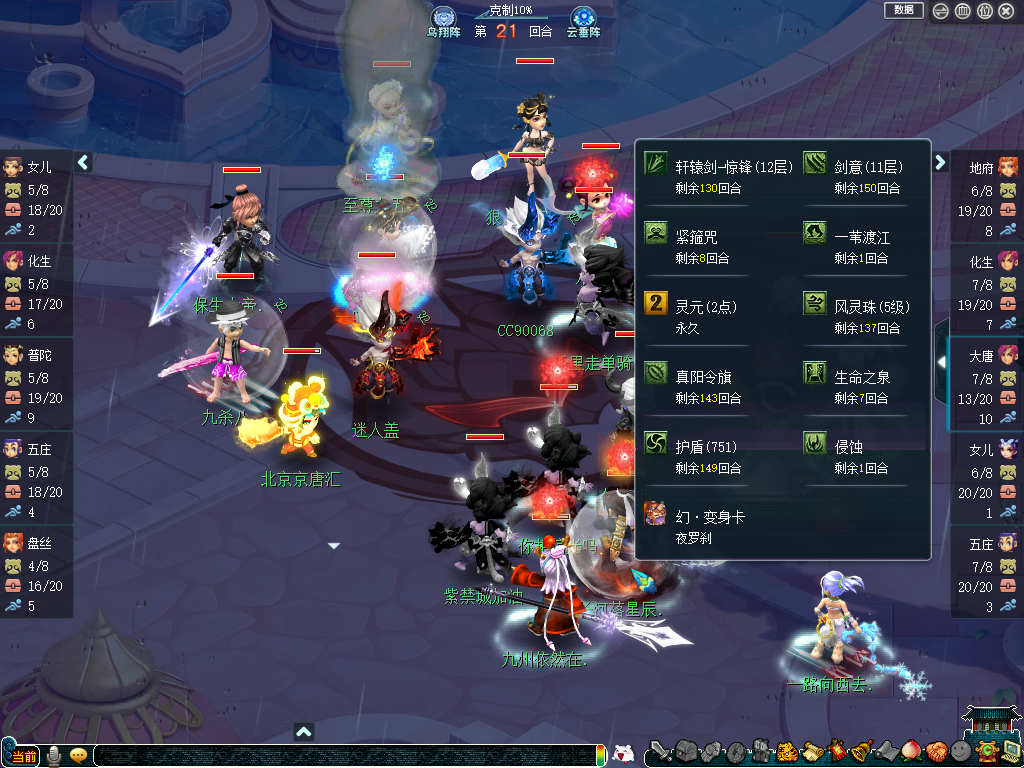Expand the chat log with the up arrow
Screen dimensions: 1024x768
coord(304,731)
